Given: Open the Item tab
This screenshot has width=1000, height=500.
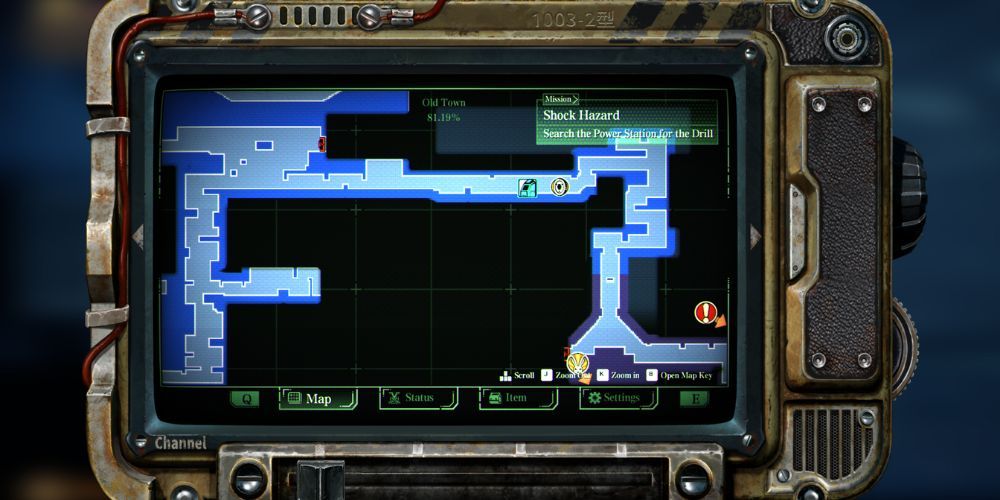Looking at the screenshot, I should coord(516,398).
